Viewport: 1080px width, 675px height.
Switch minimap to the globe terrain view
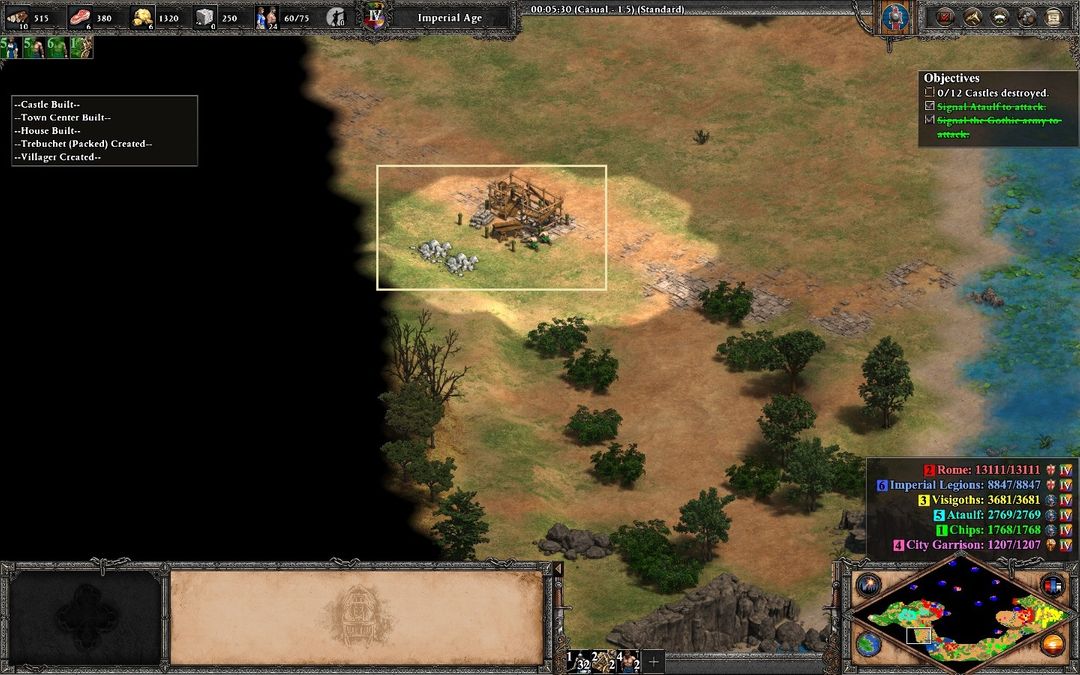coord(869,643)
